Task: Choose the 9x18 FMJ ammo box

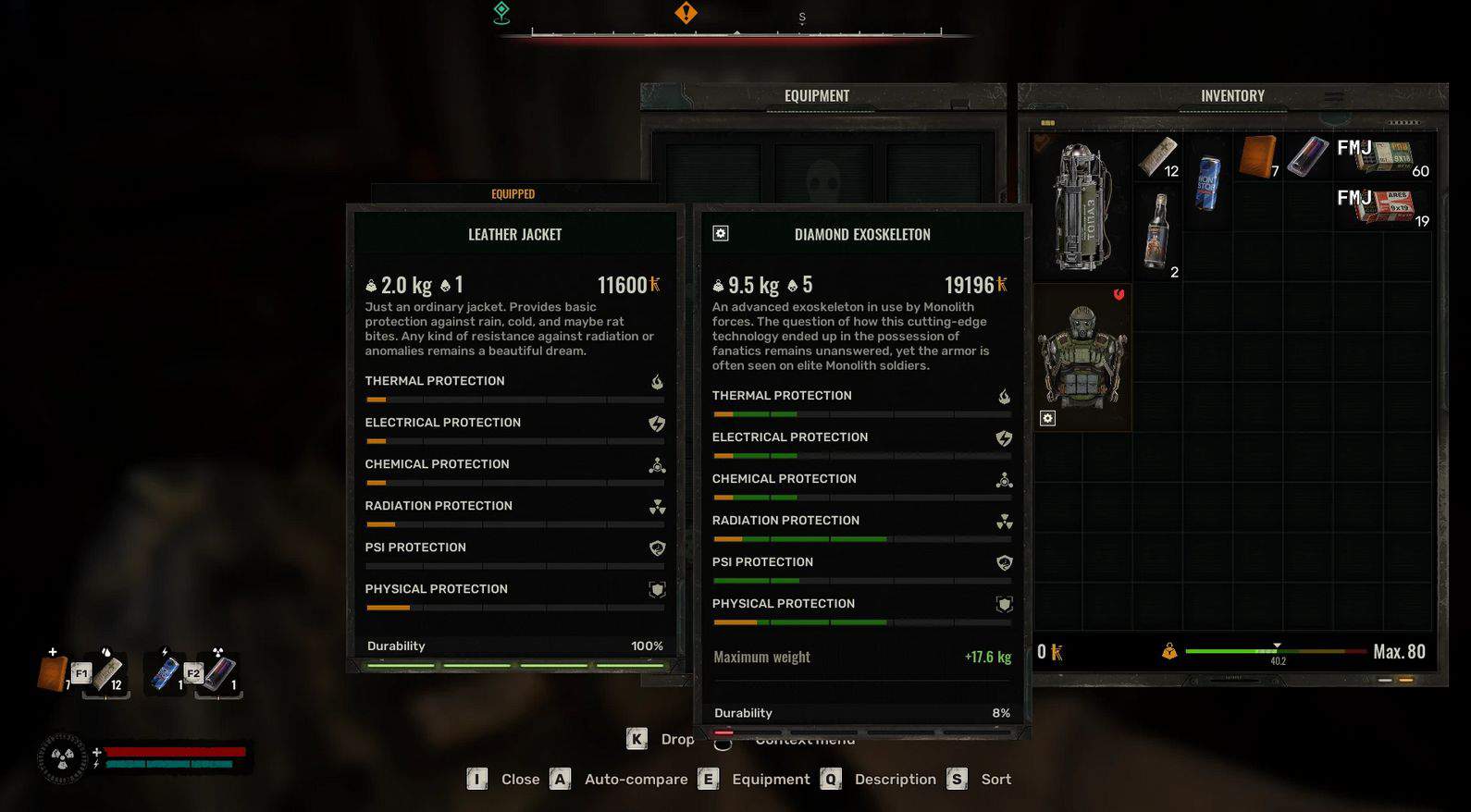Action: 1383,156
